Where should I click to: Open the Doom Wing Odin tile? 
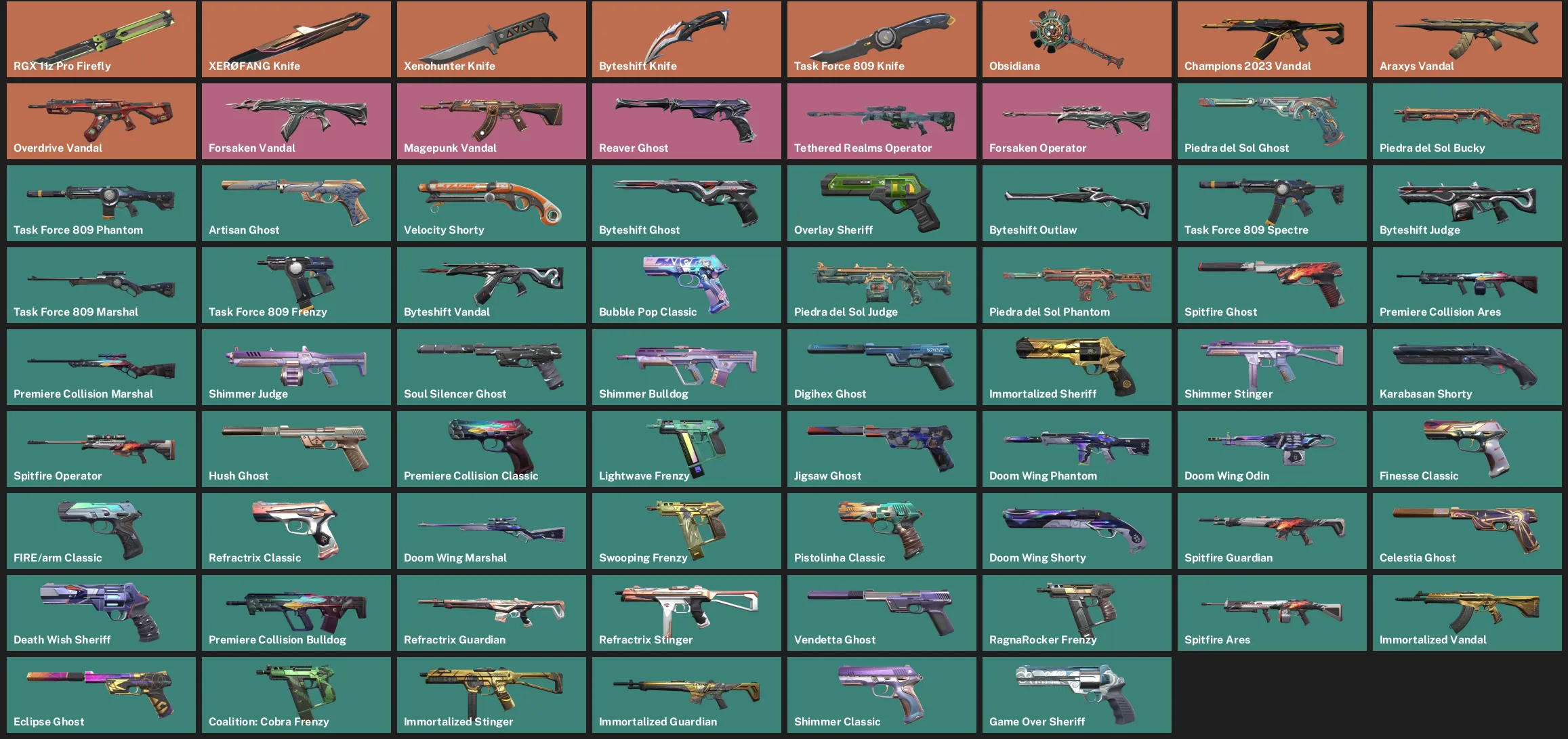tap(1271, 448)
